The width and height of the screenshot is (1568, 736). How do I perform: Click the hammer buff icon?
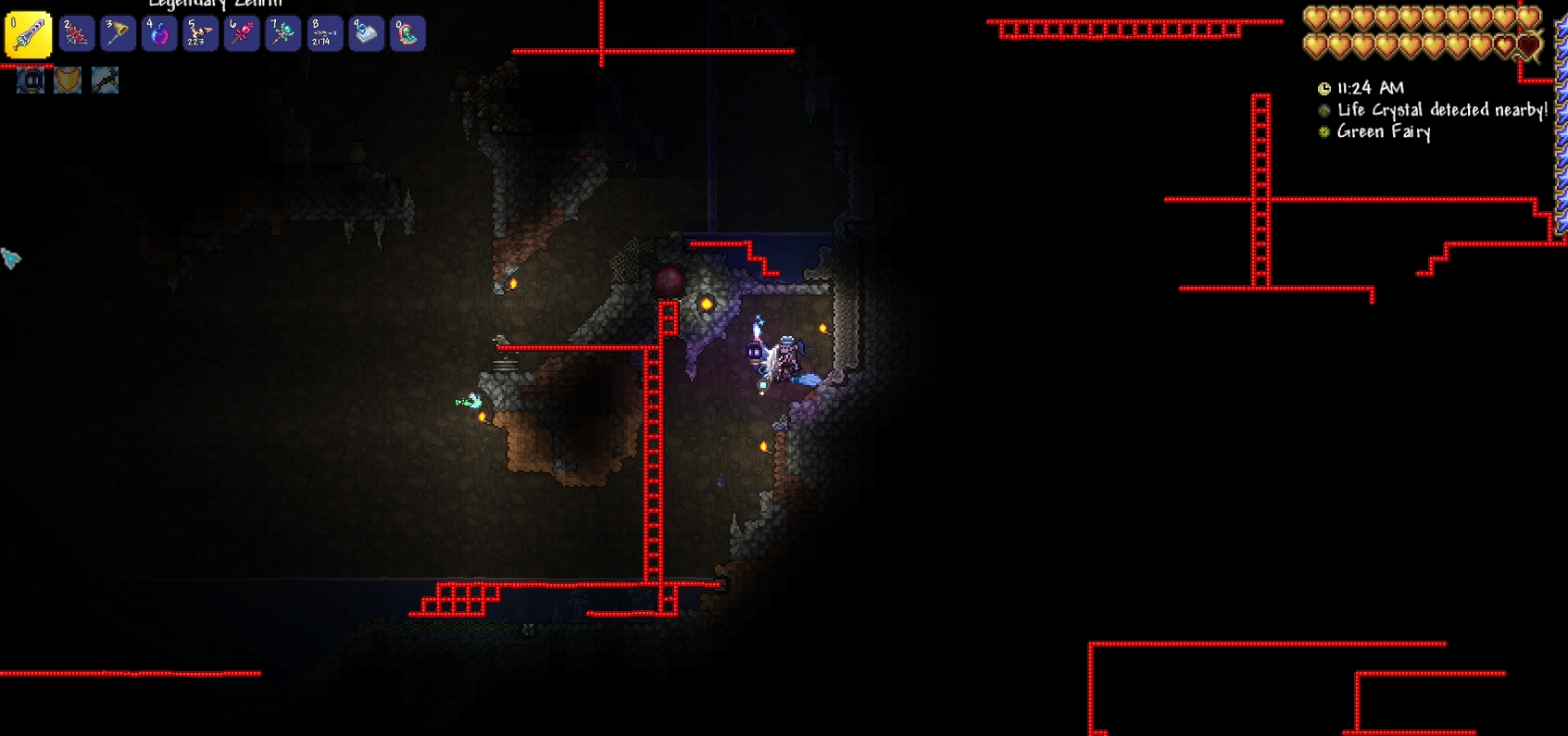[x=105, y=81]
